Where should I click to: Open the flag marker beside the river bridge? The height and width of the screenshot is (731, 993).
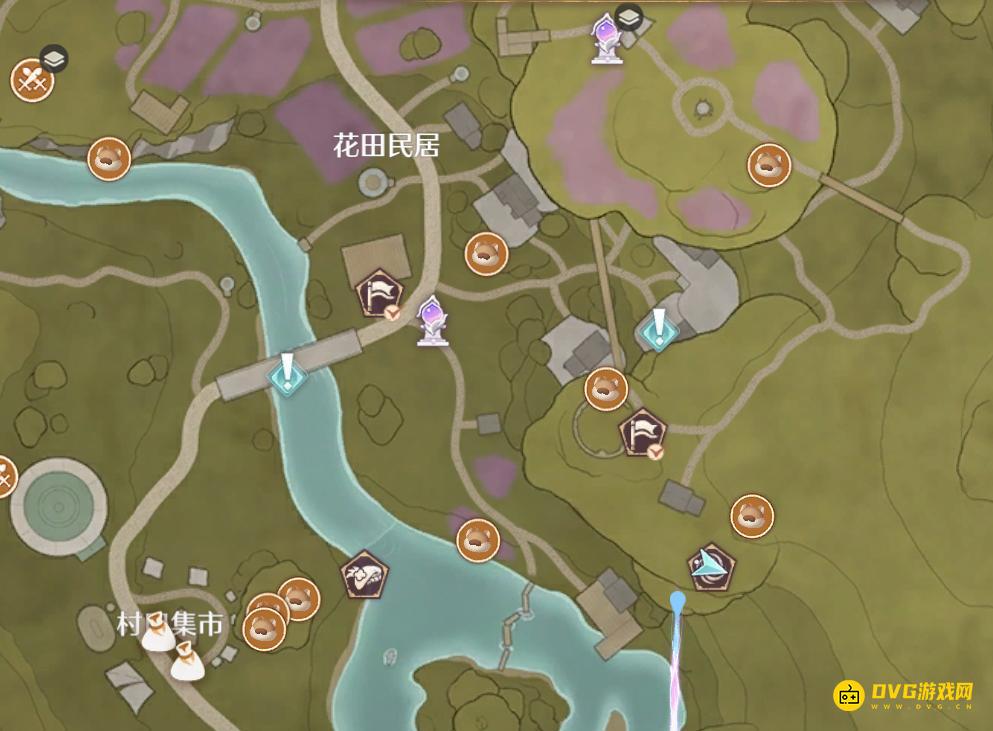click(x=380, y=294)
